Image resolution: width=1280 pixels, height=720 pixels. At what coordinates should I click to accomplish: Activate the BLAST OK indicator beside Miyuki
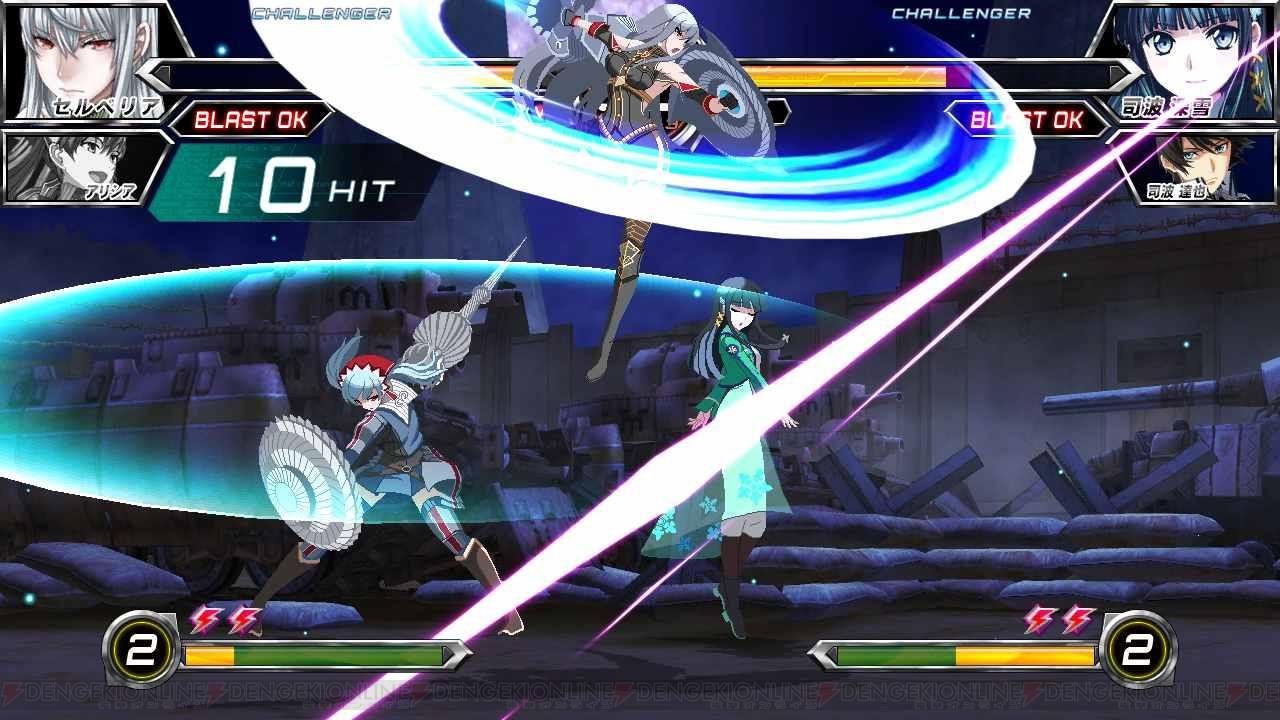pyautogui.click(x=1027, y=120)
